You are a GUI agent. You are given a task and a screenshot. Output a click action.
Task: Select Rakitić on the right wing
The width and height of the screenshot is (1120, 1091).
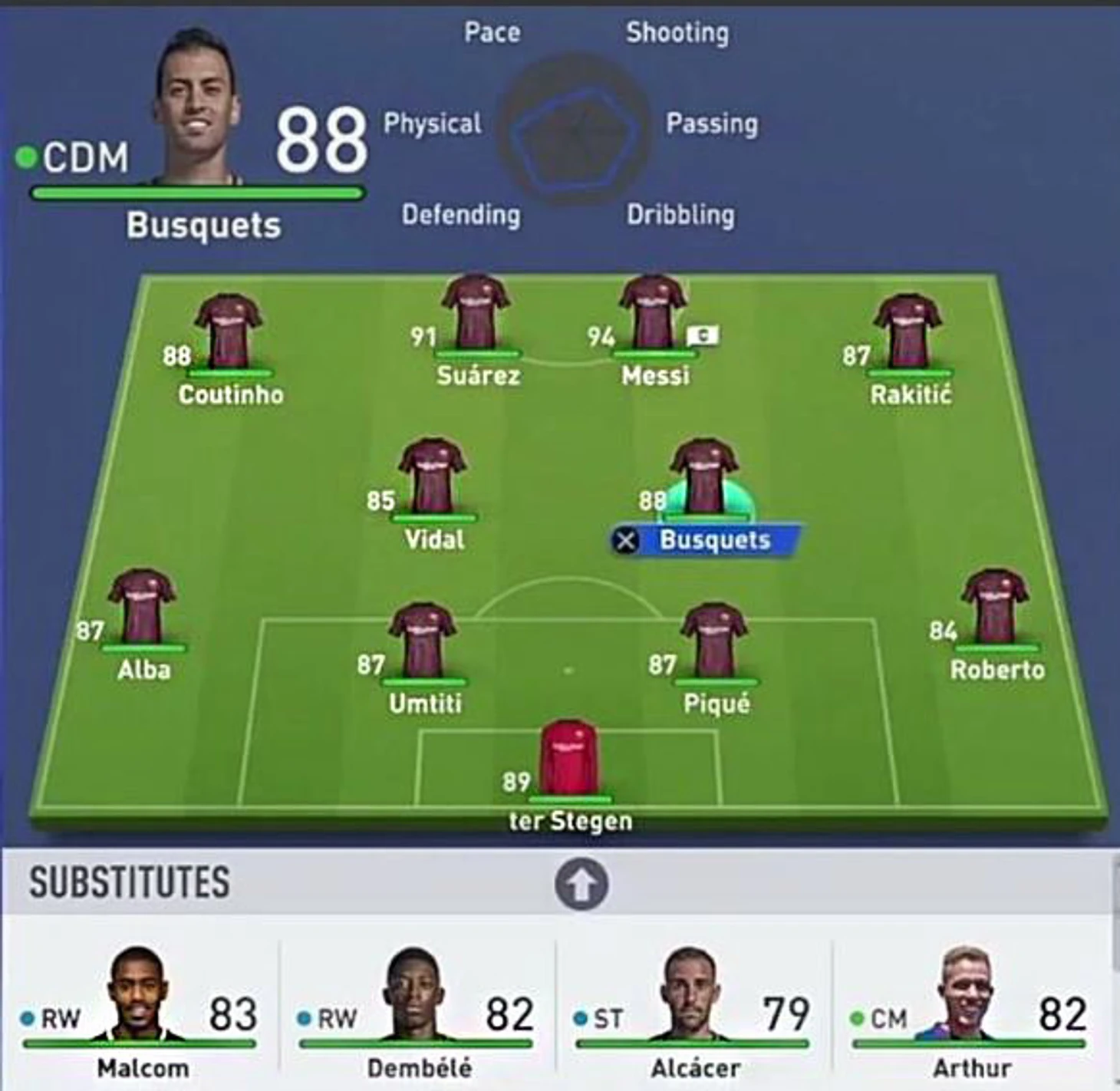(908, 334)
